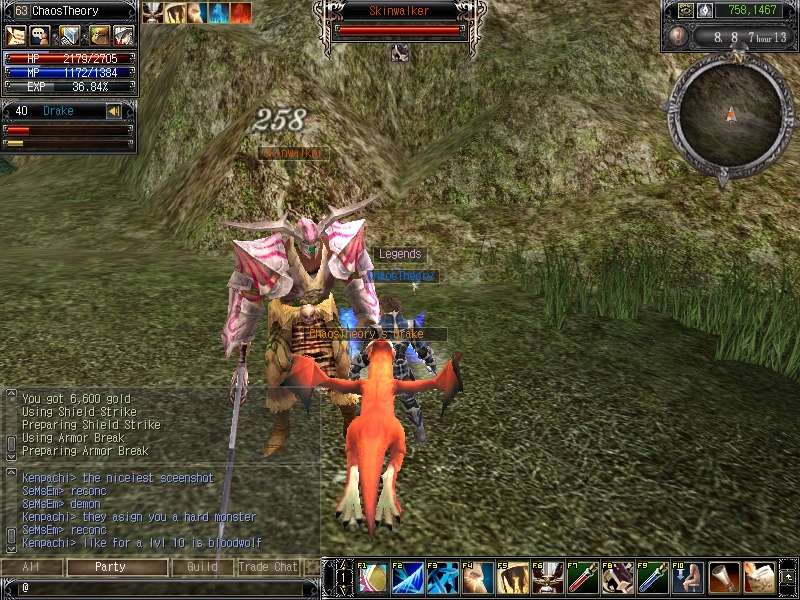Open the computer monitor system icon
The height and width of the screenshot is (600, 800).
tap(69, 36)
